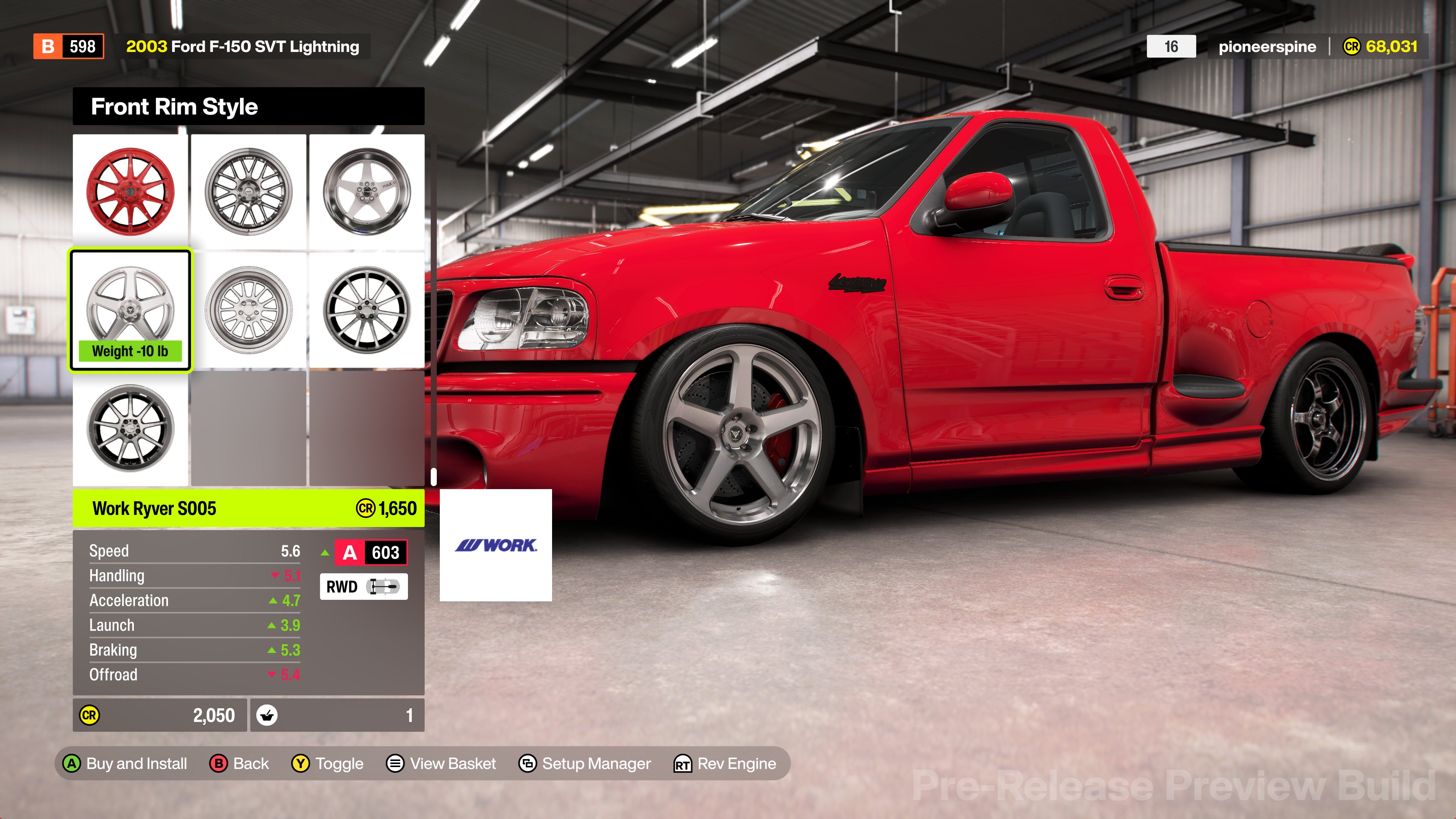The width and height of the screenshot is (1456, 819).
Task: Select the red multi-spoke rim
Action: click(130, 191)
